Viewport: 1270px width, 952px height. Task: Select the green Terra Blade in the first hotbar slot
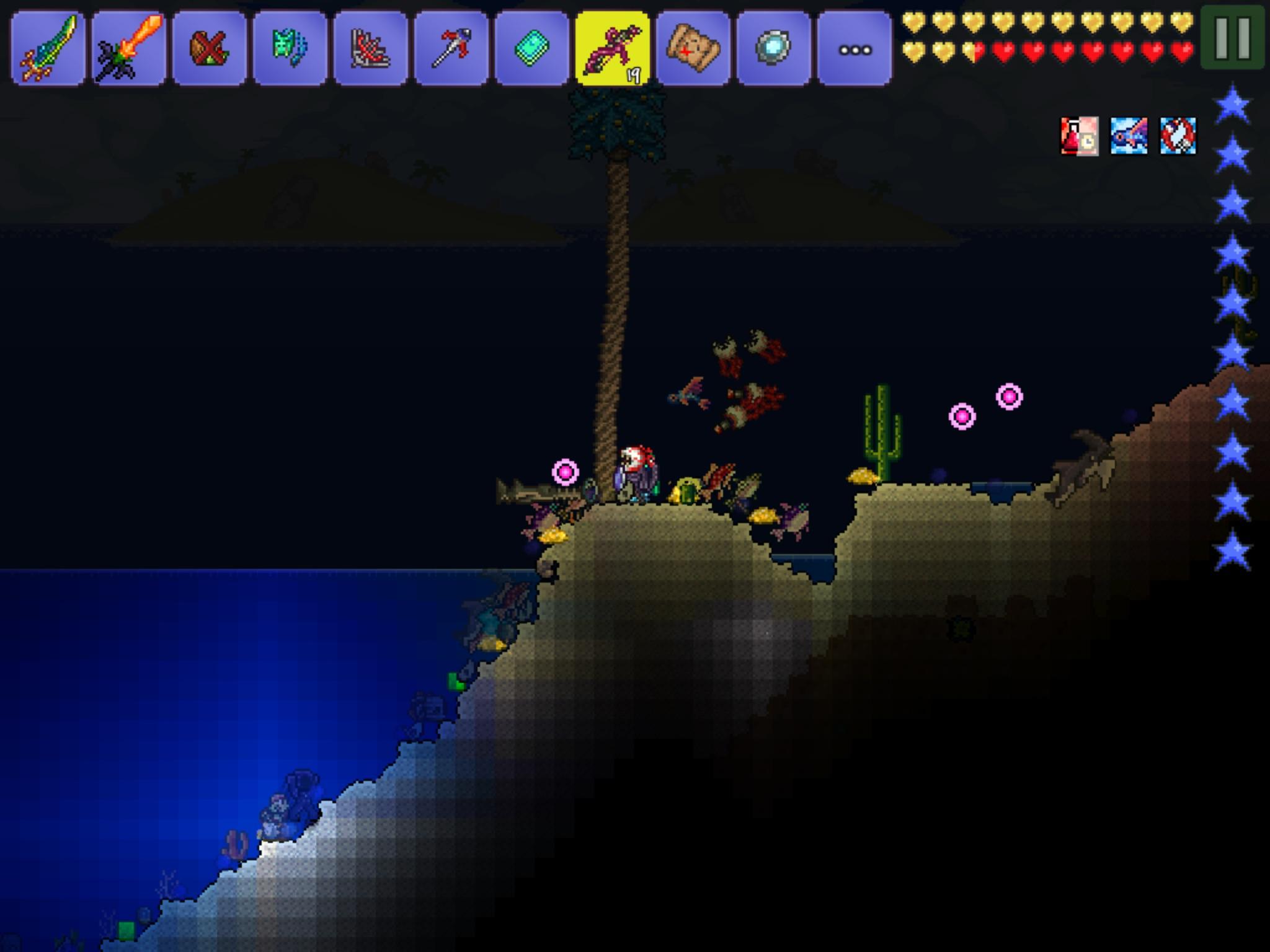click(47, 46)
